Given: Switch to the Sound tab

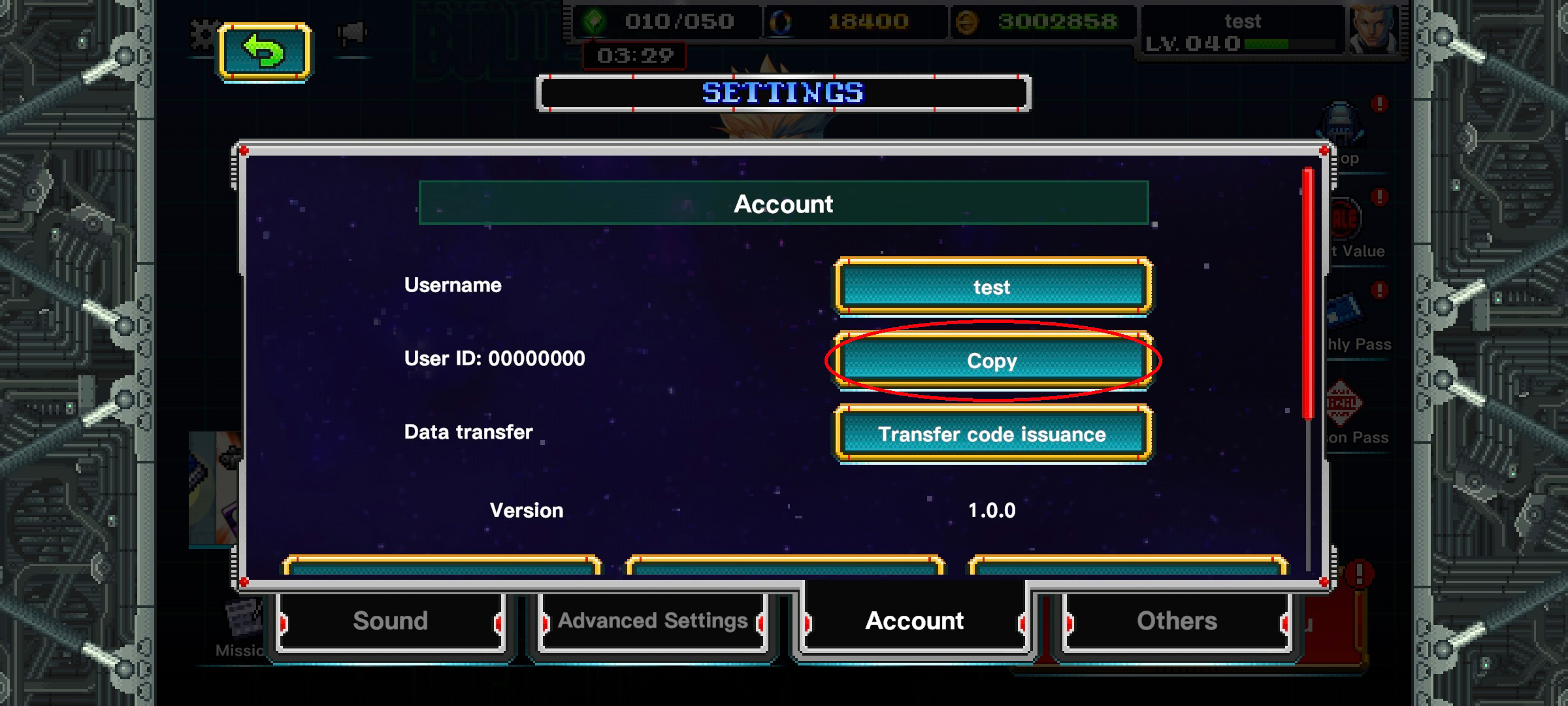Looking at the screenshot, I should click(391, 621).
